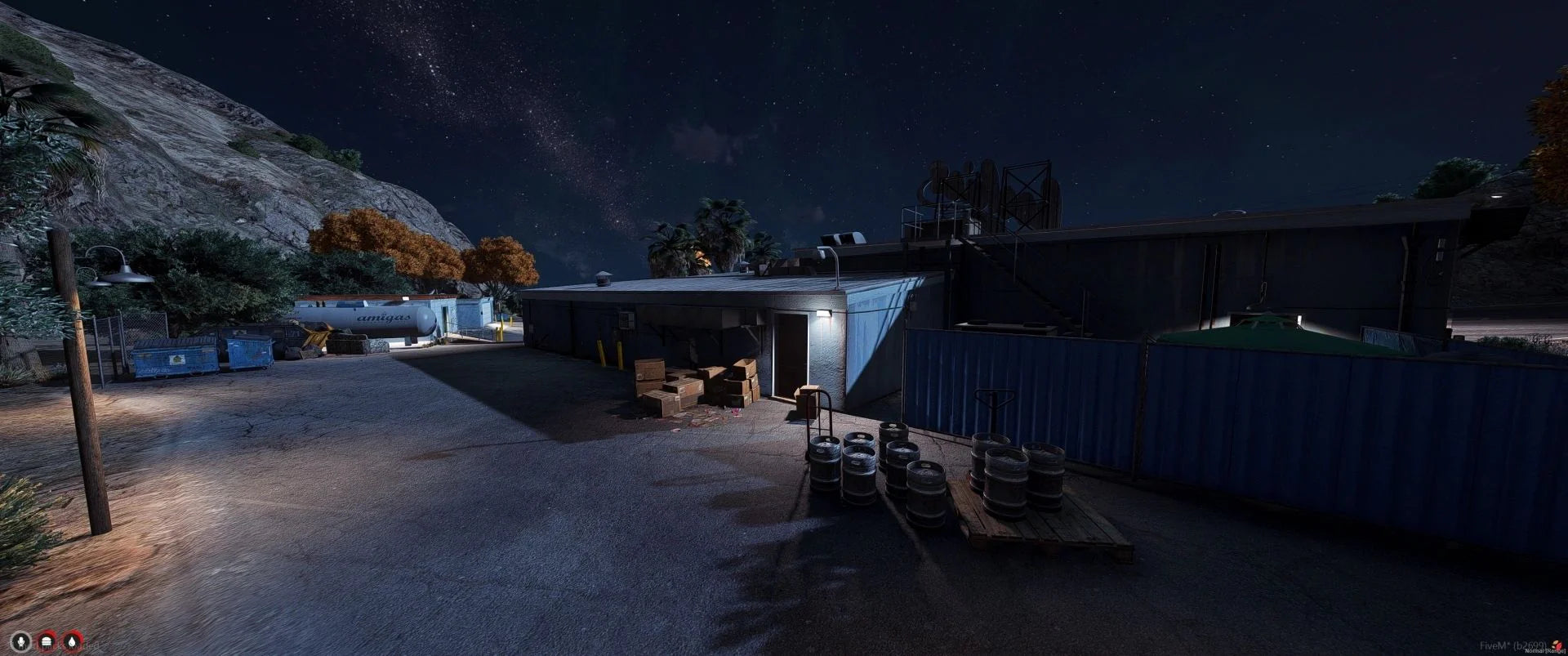Click the microphone voice icon

point(20,640)
